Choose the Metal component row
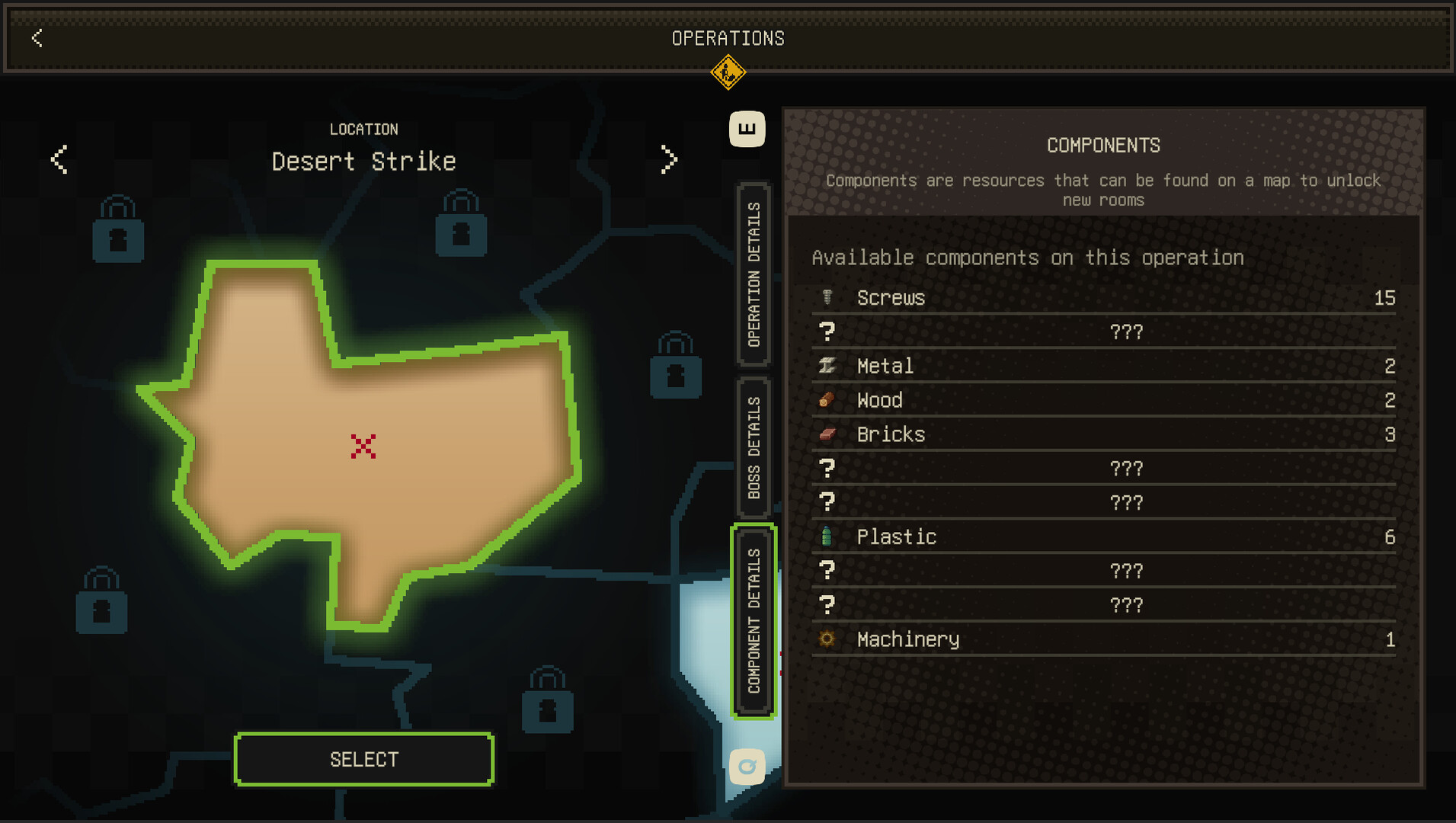 coord(1103,367)
